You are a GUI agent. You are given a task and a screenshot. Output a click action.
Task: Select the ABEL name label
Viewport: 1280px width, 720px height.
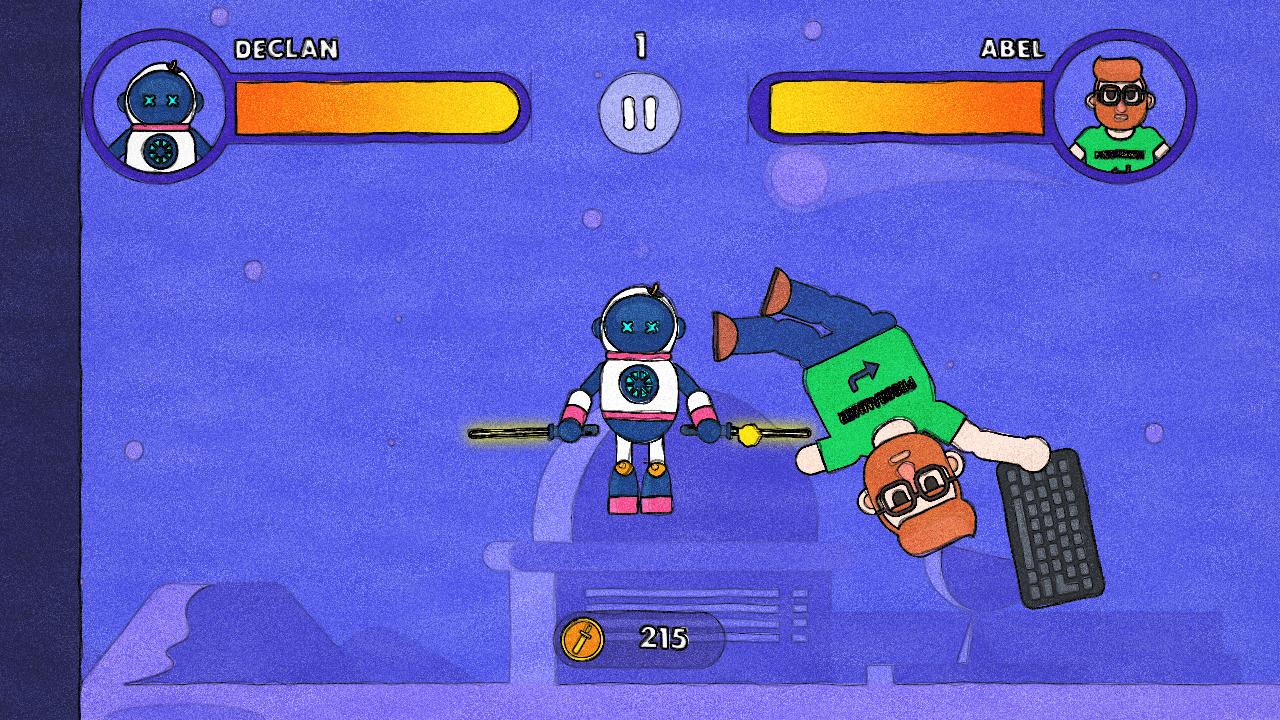pos(1013,48)
